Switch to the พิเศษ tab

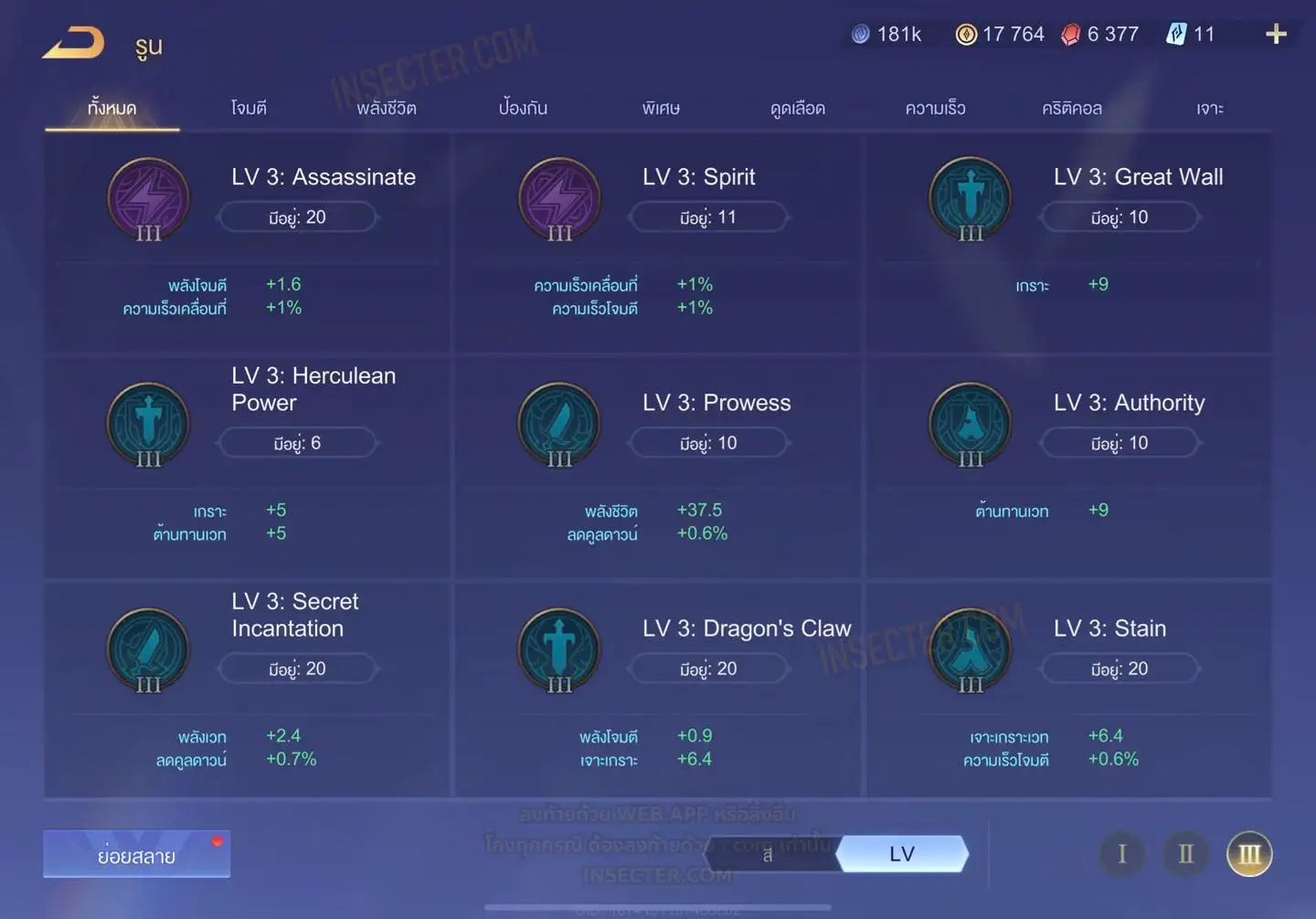[661, 109]
